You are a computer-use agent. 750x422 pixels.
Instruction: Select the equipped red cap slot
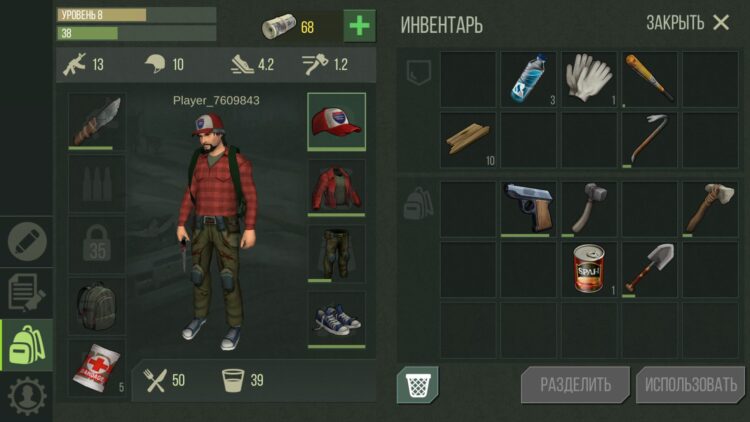click(x=336, y=121)
